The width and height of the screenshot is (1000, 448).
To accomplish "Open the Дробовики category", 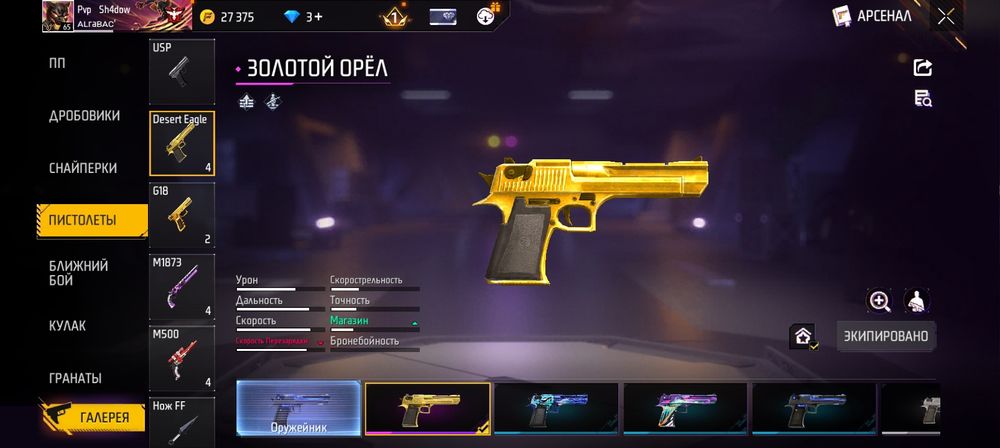I will pos(84,116).
